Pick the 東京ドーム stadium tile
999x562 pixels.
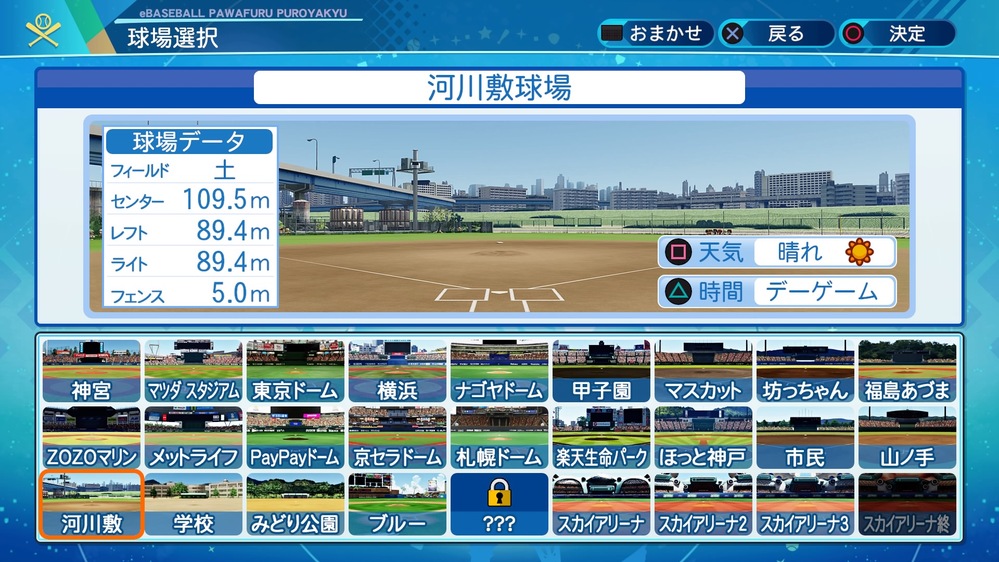(295, 371)
